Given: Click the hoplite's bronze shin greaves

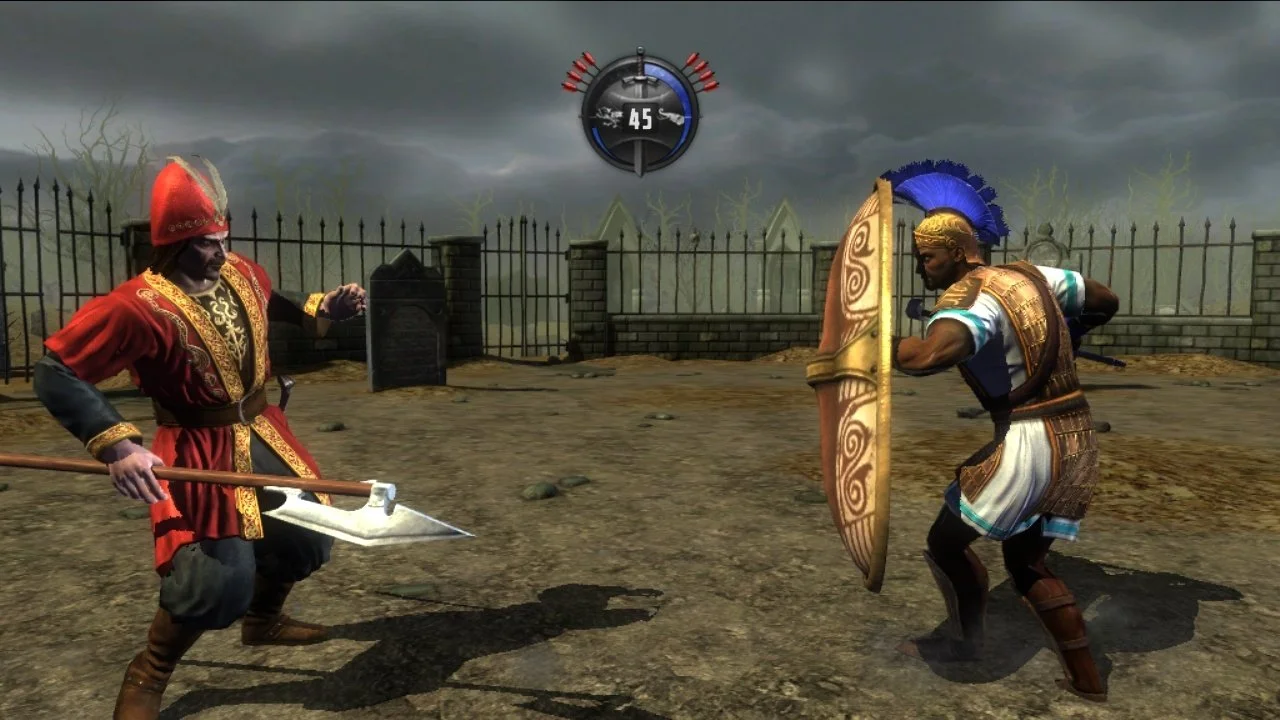Looking at the screenshot, I should [x=1060, y=620].
